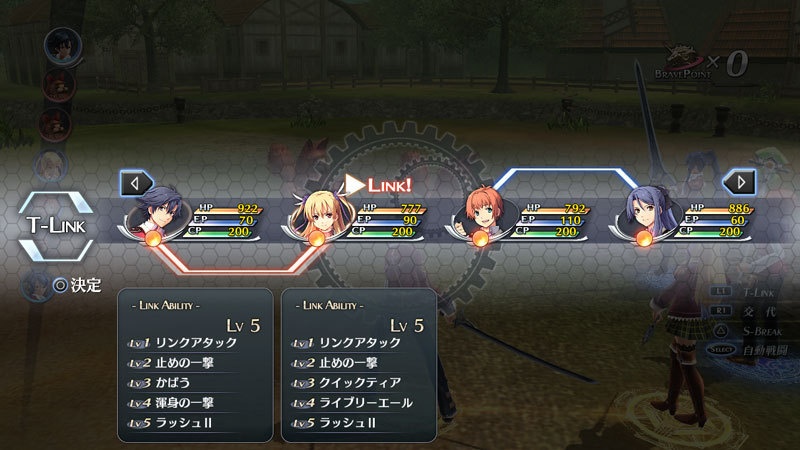800x450 pixels.
Task: Click the right arrow to cycle link partners
Action: point(740,183)
